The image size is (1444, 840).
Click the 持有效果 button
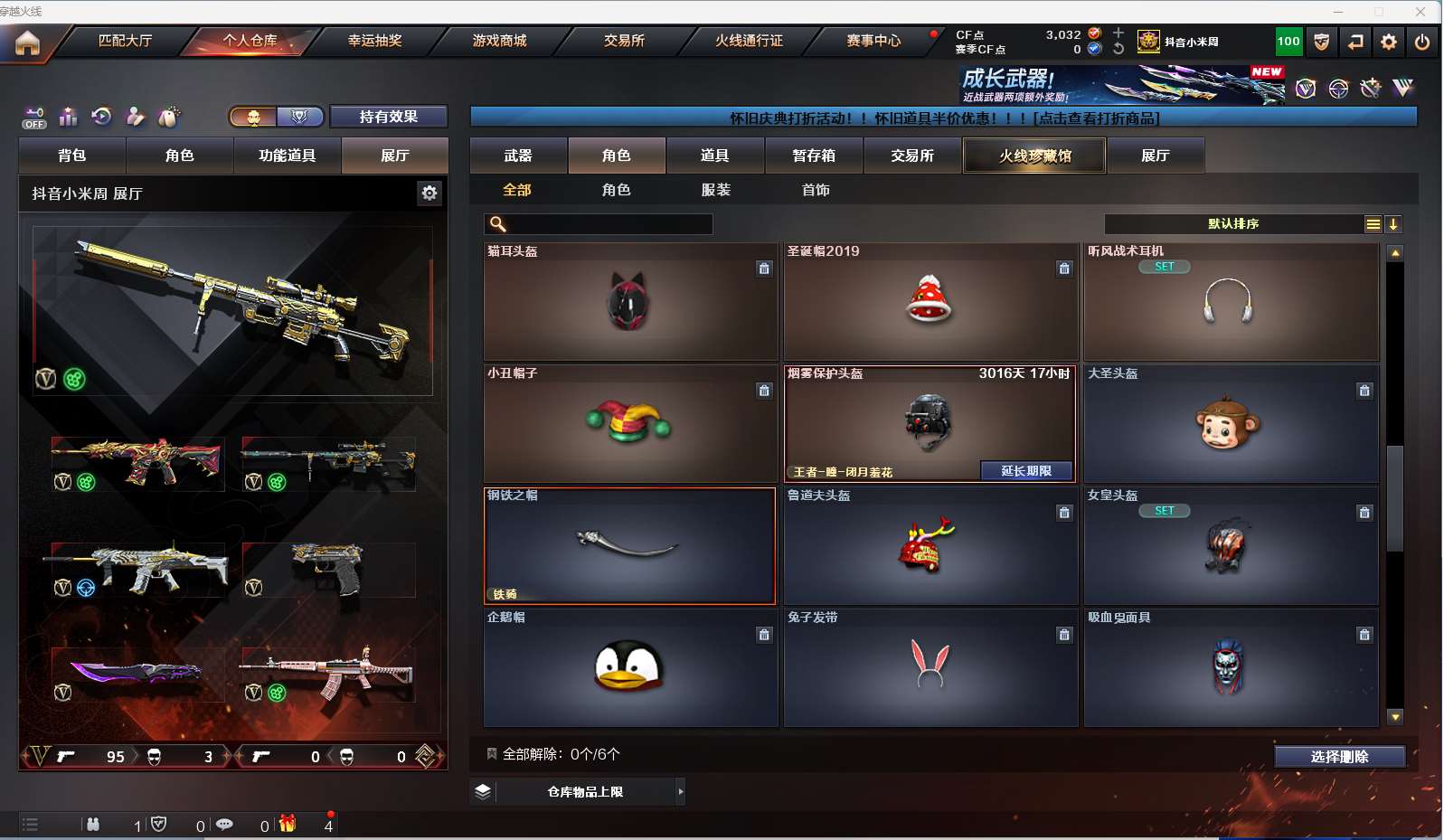tap(388, 117)
